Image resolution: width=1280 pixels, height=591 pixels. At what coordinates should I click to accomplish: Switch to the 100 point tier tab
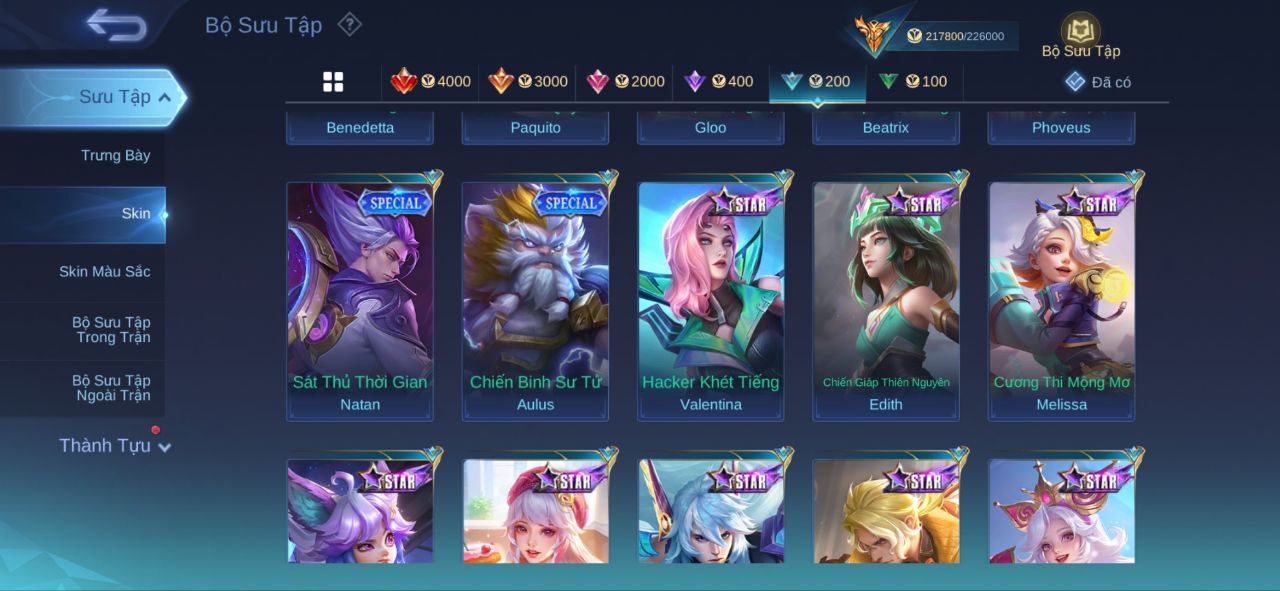(913, 81)
